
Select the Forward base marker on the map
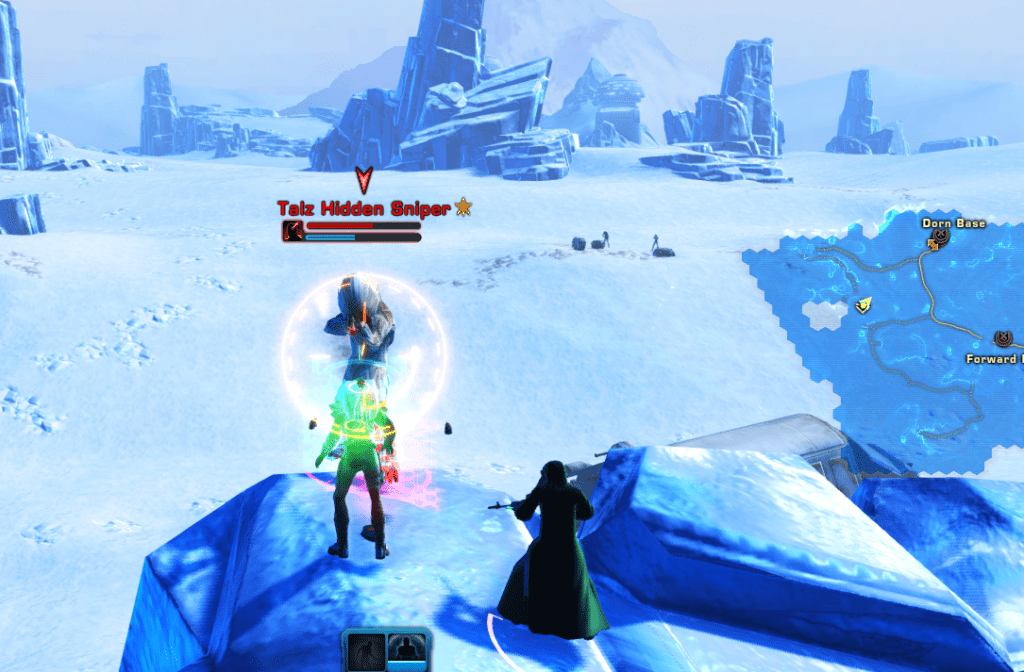pos(1003,340)
